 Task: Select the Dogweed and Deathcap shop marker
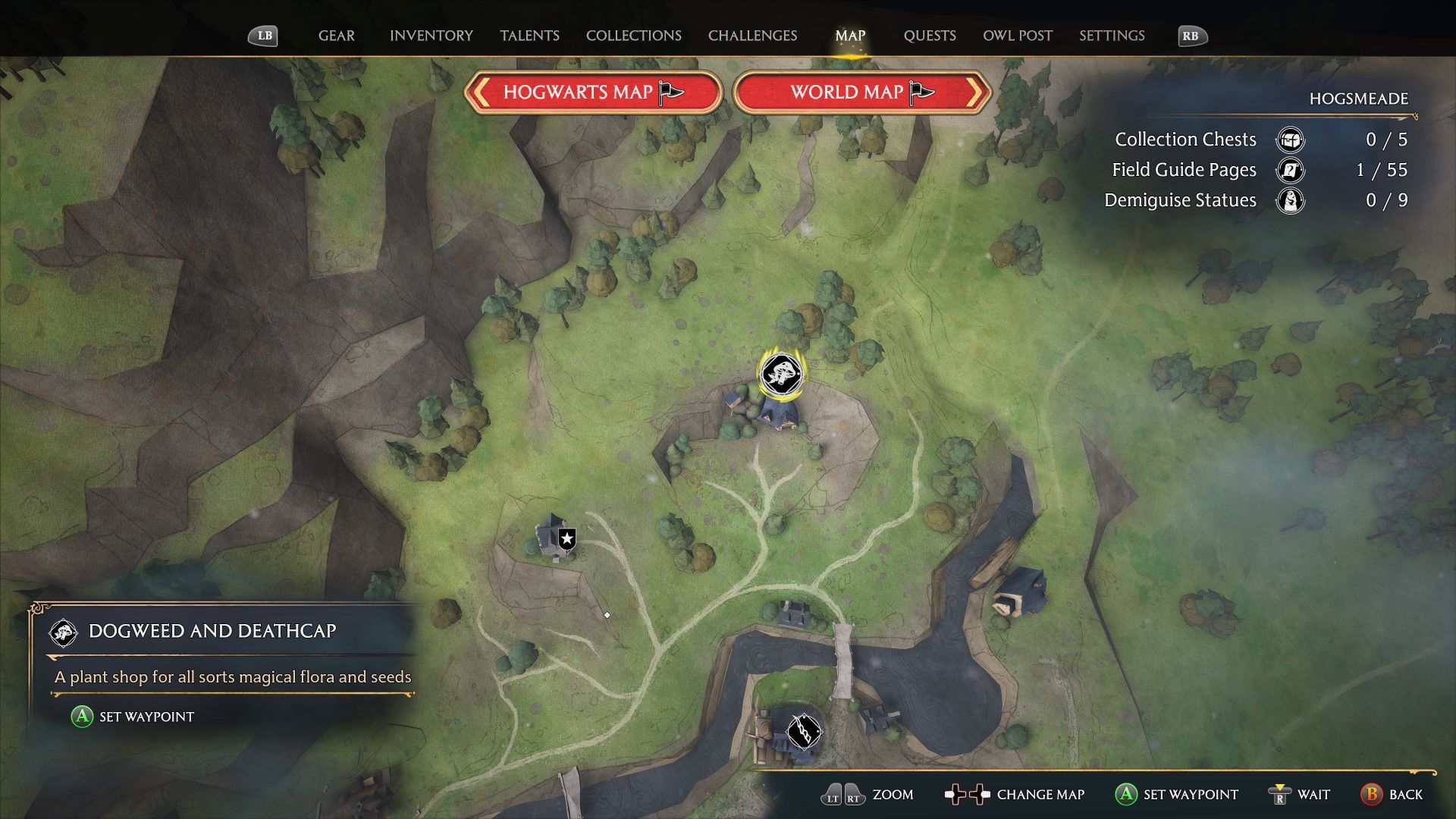click(780, 373)
